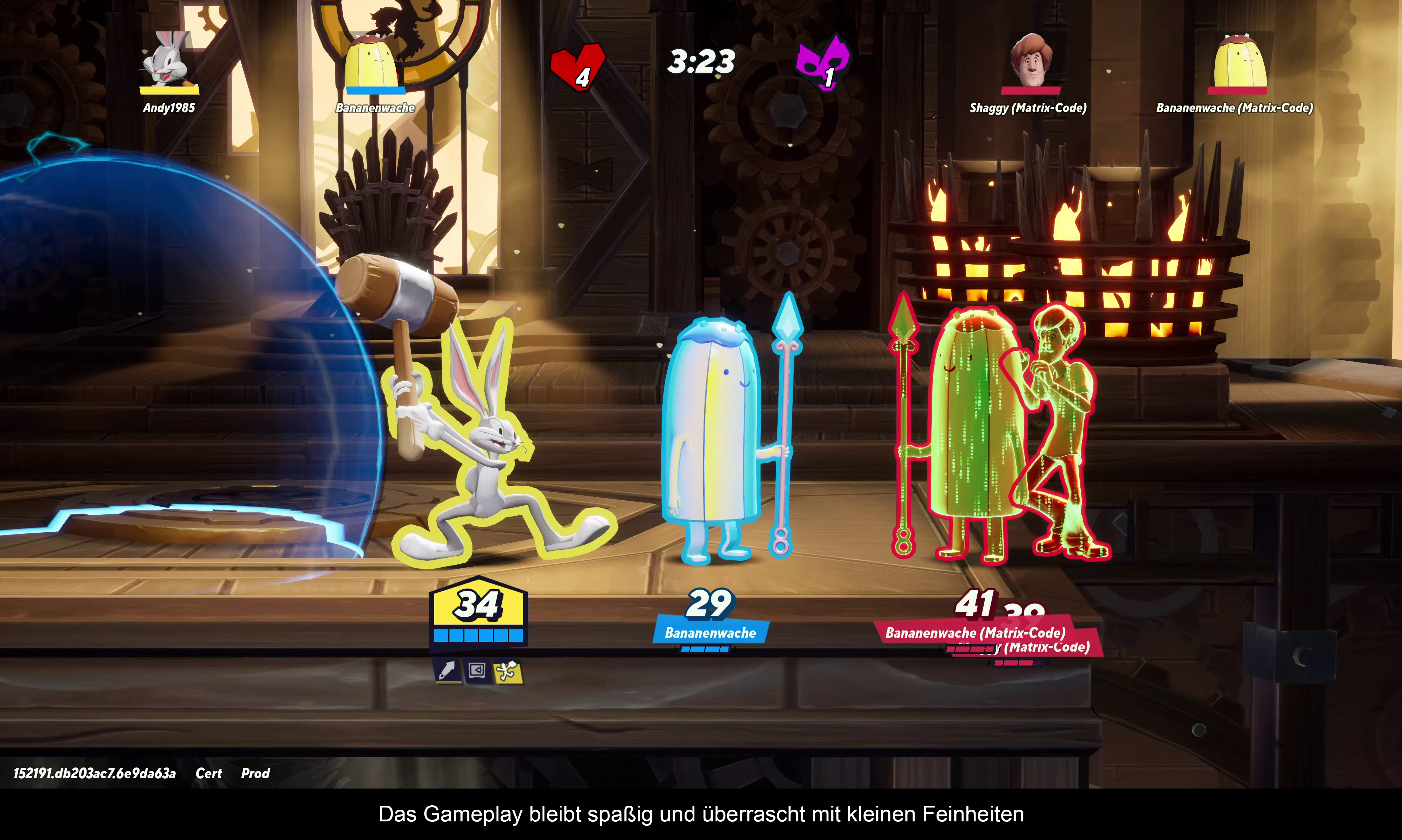
Task: Select the safe ability cooldown icon
Action: click(477, 671)
